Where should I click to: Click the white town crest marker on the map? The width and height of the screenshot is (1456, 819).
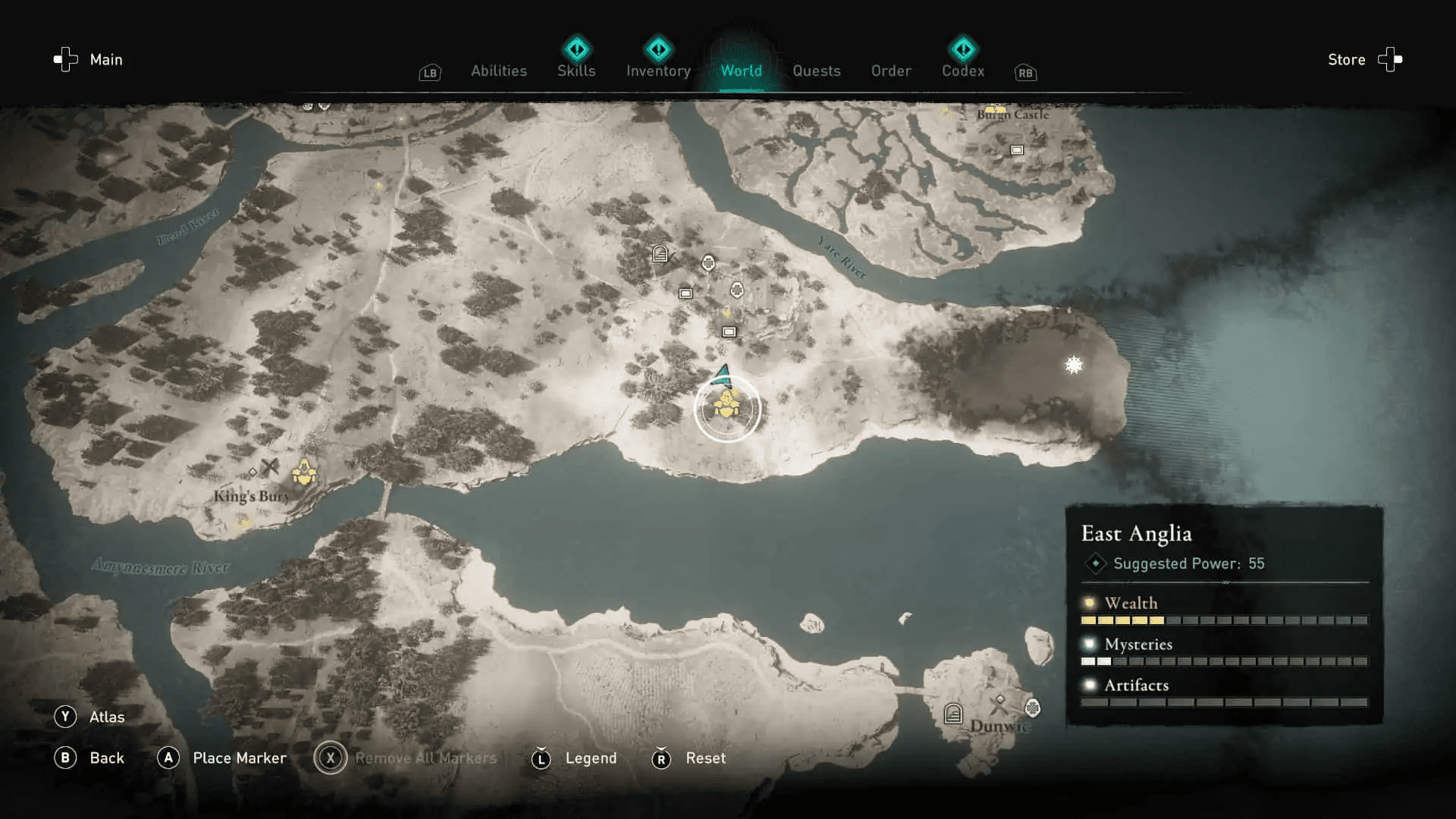pos(708,263)
